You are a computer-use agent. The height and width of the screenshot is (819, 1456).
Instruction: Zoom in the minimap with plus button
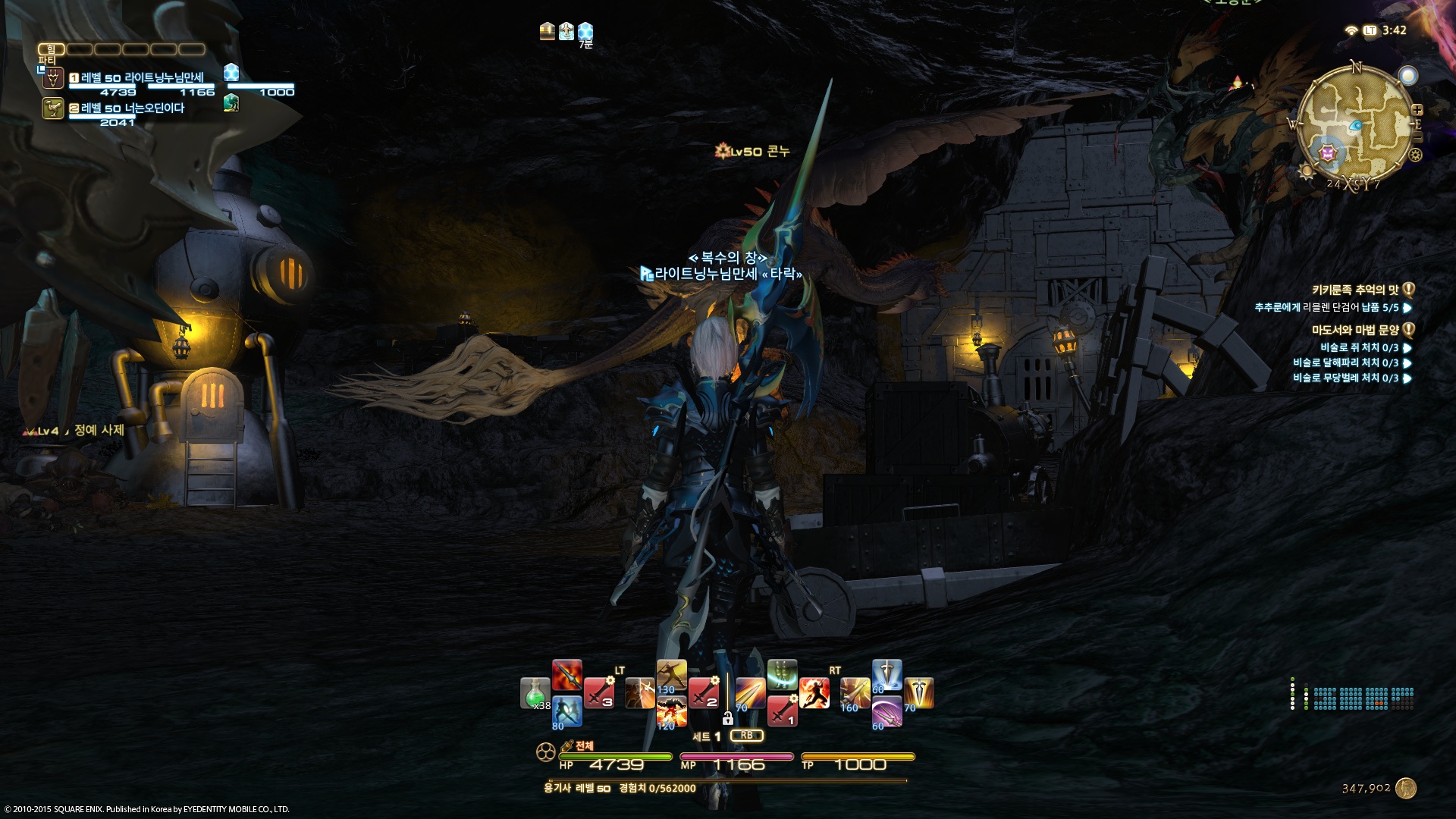click(1417, 110)
